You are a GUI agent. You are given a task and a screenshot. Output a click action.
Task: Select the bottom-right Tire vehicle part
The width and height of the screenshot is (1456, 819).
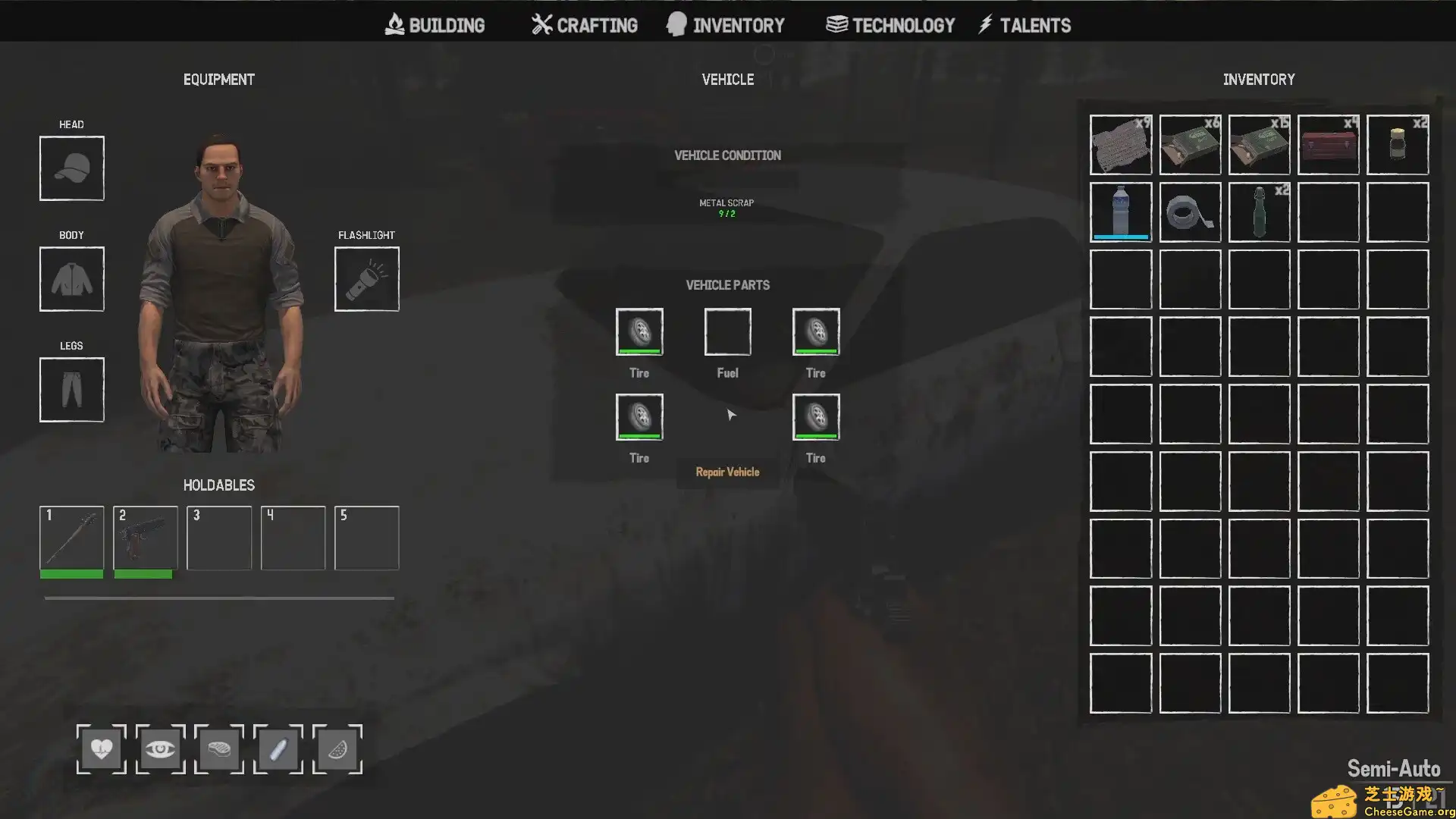tap(815, 416)
